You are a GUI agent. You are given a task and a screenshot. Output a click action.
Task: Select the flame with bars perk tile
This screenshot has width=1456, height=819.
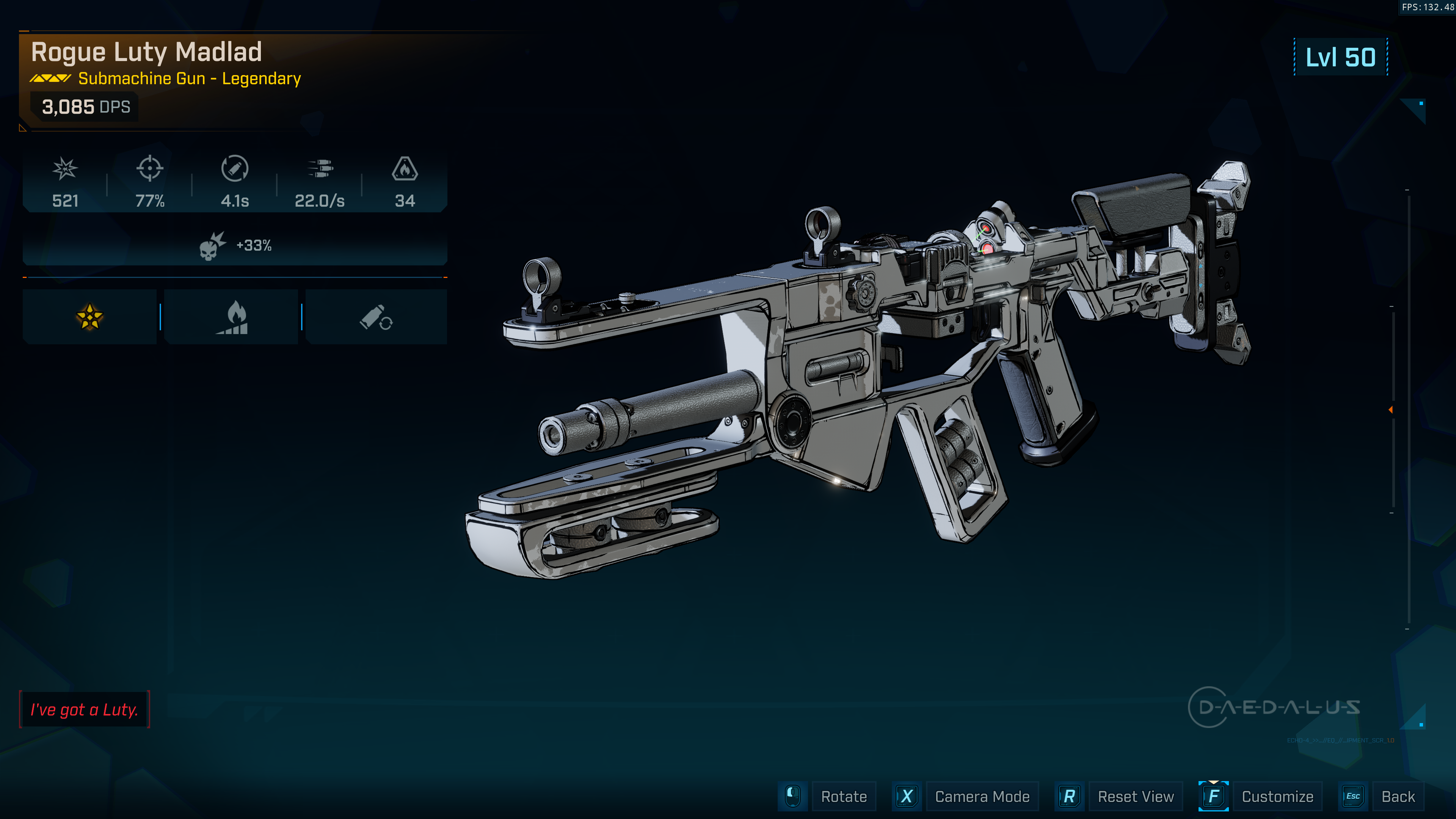coord(231,317)
